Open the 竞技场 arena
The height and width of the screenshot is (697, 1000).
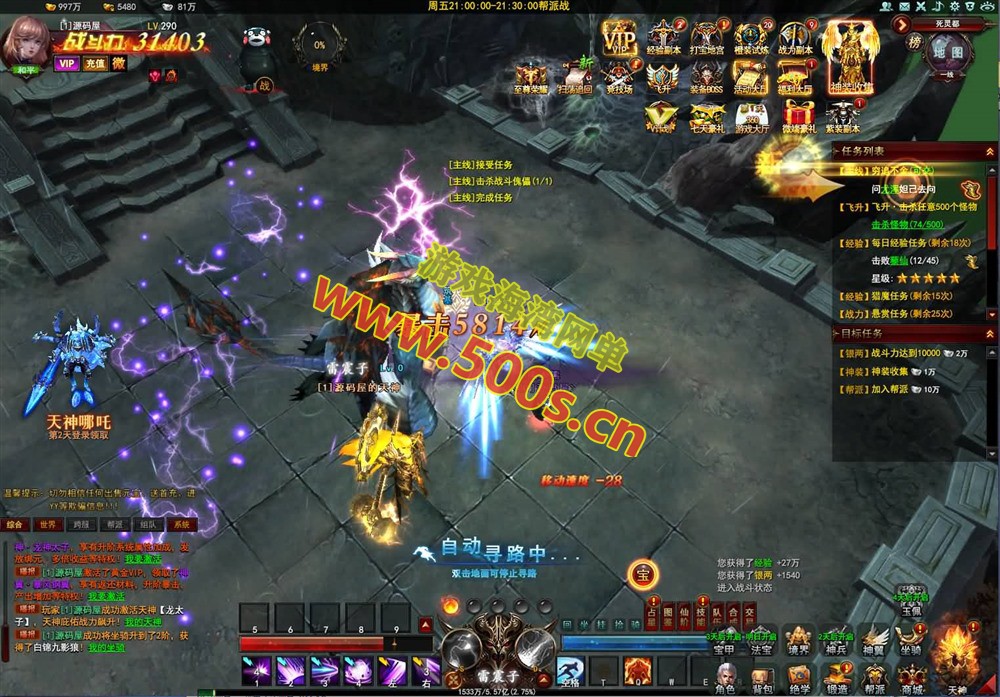[x=619, y=77]
